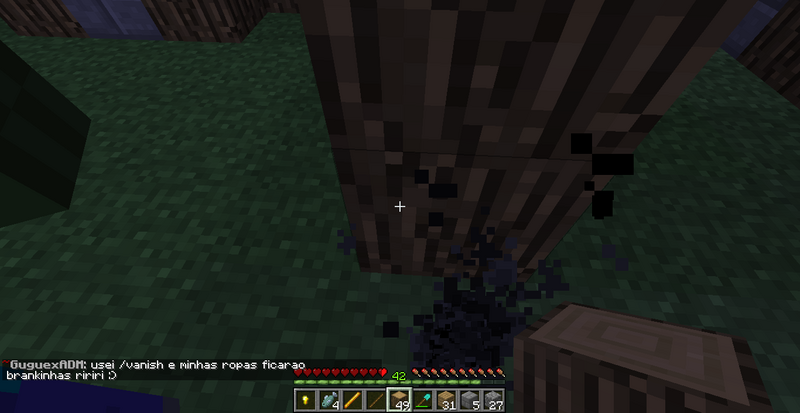The height and width of the screenshot is (413, 800).
Task: Select the wood planks stack of 31
Action: pos(447,400)
